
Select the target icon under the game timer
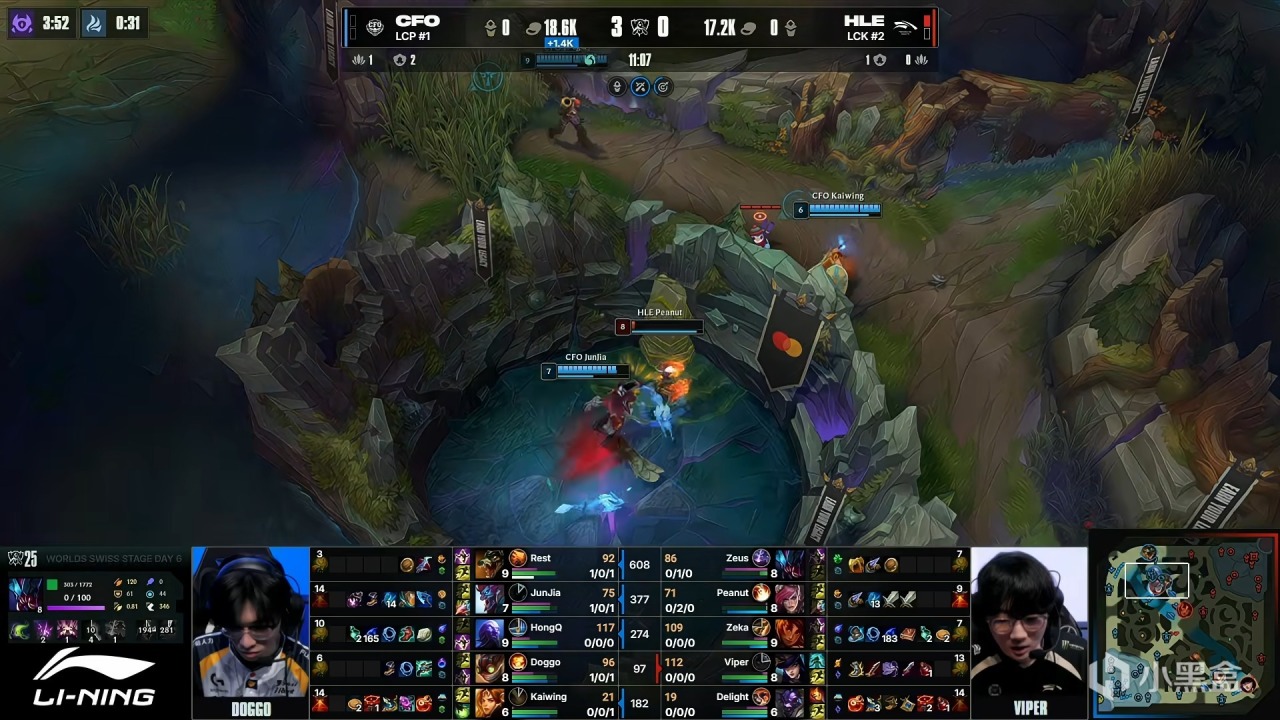tap(662, 87)
